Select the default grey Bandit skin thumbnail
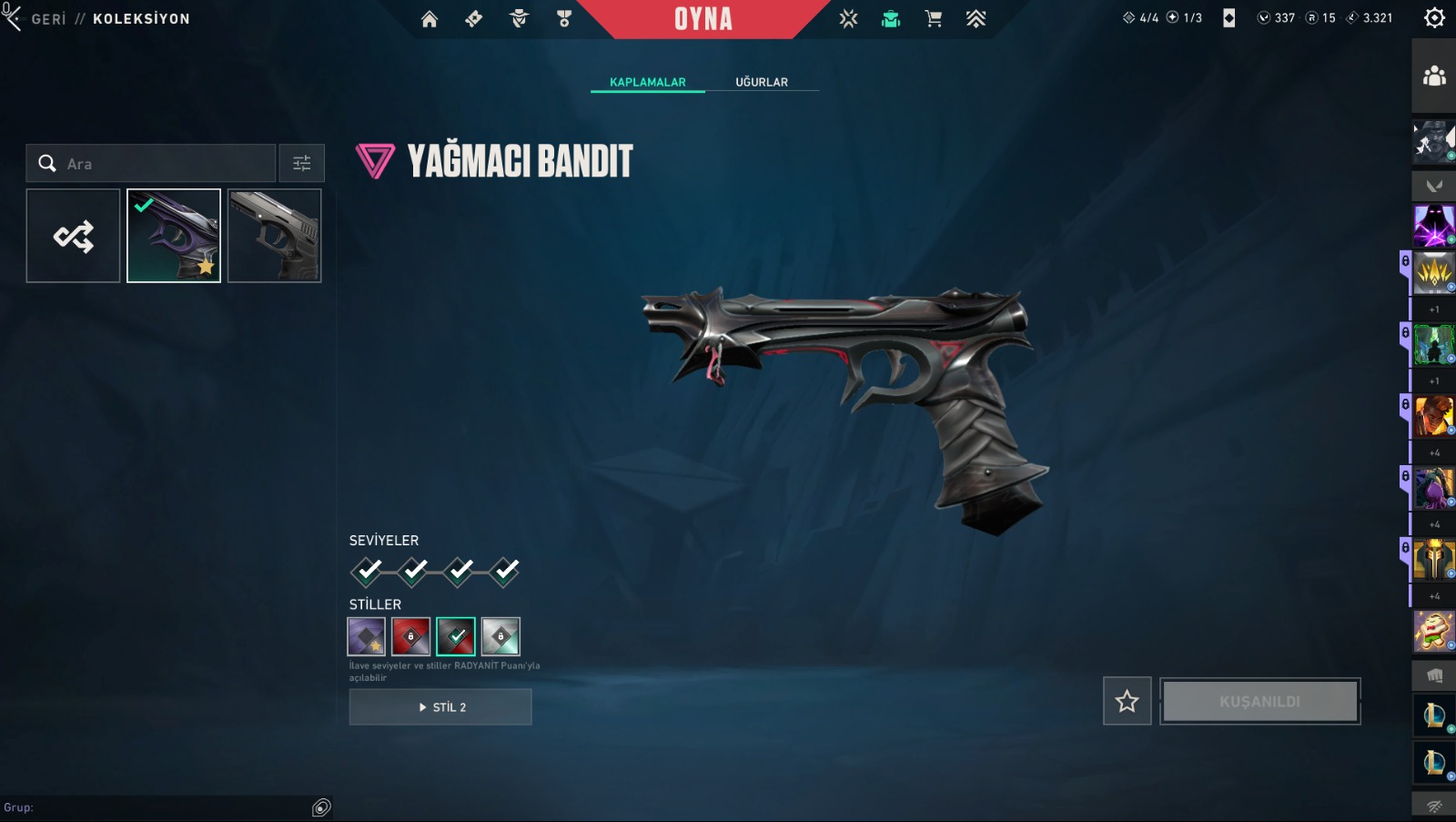 (x=274, y=236)
